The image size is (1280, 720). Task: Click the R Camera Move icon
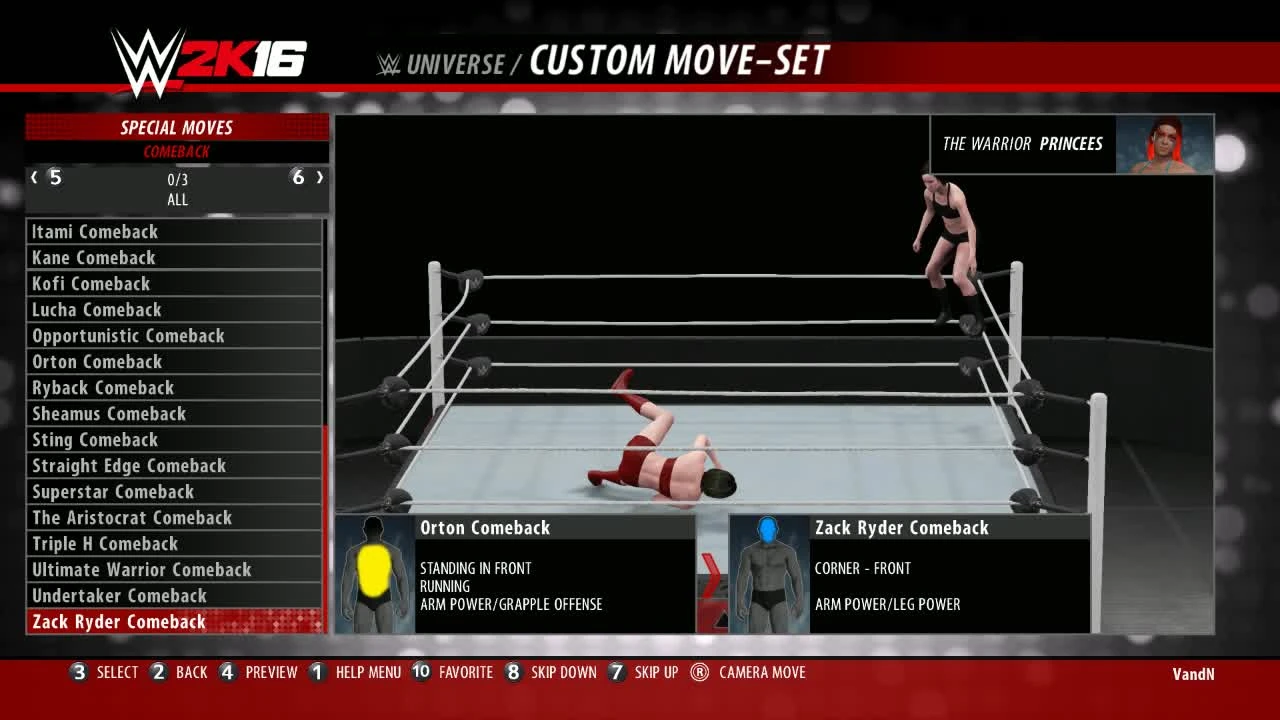tap(697, 672)
